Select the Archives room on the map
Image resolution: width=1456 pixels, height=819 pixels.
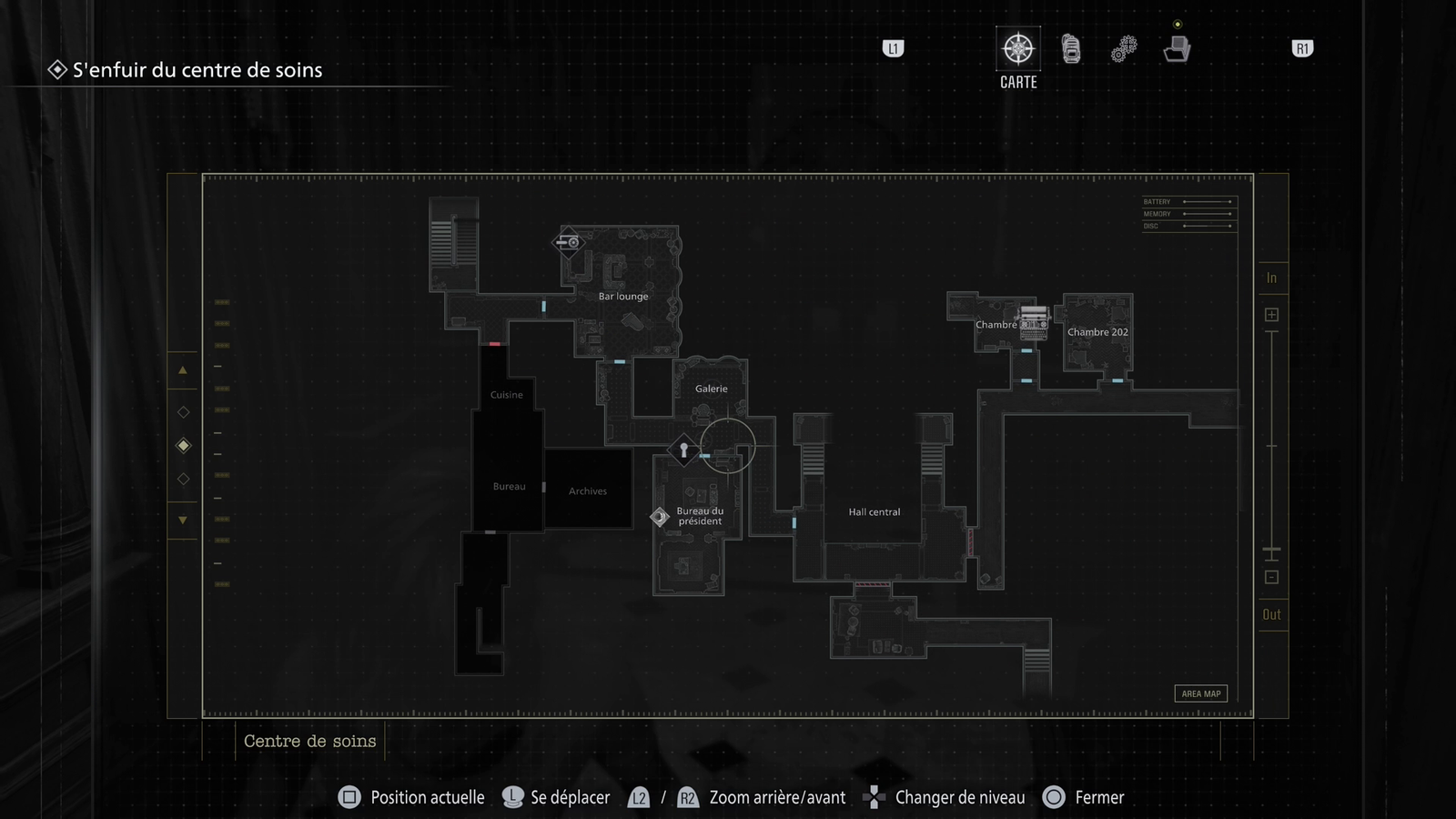tap(588, 491)
